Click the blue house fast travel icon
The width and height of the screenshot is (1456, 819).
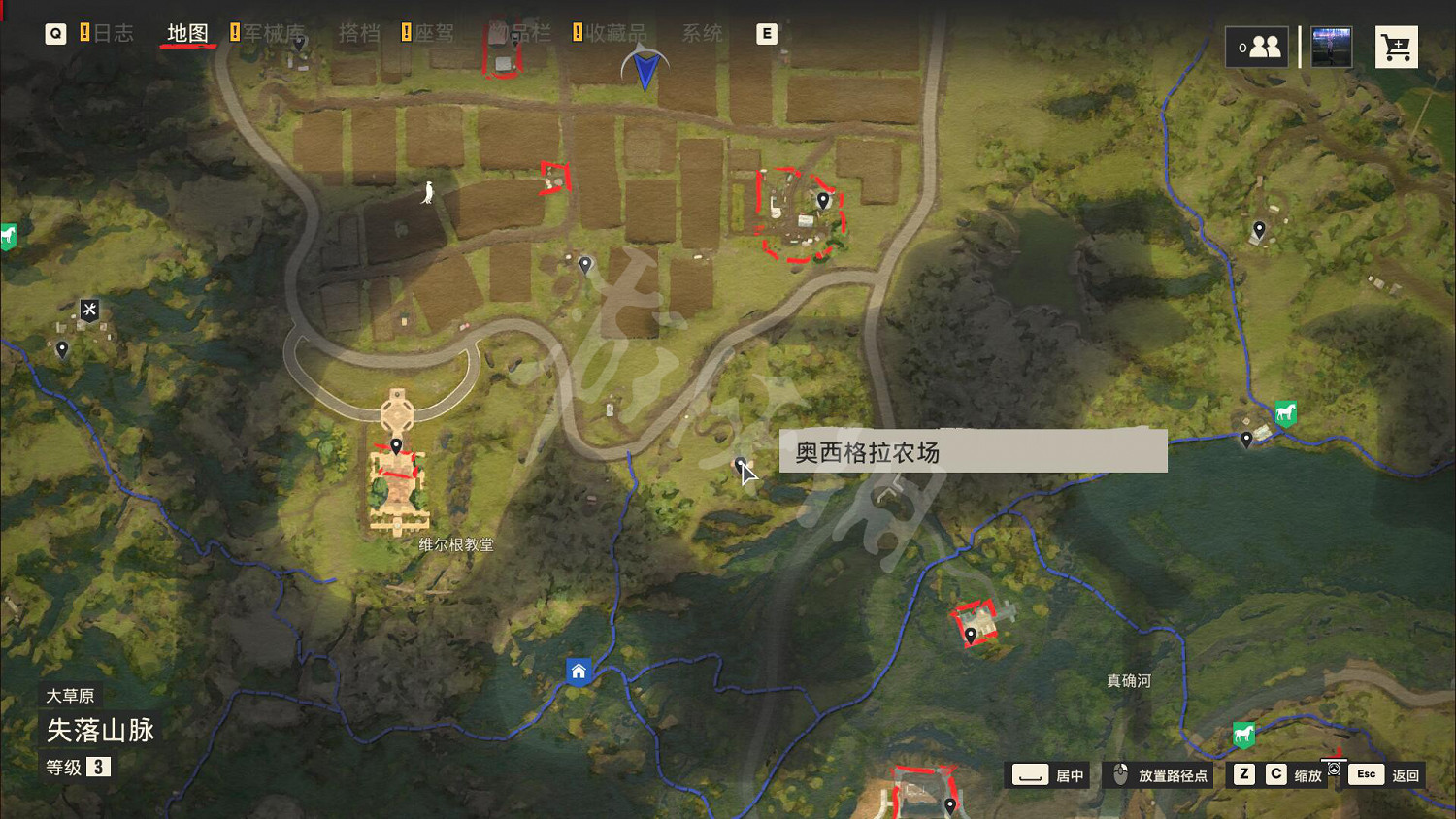click(x=579, y=671)
